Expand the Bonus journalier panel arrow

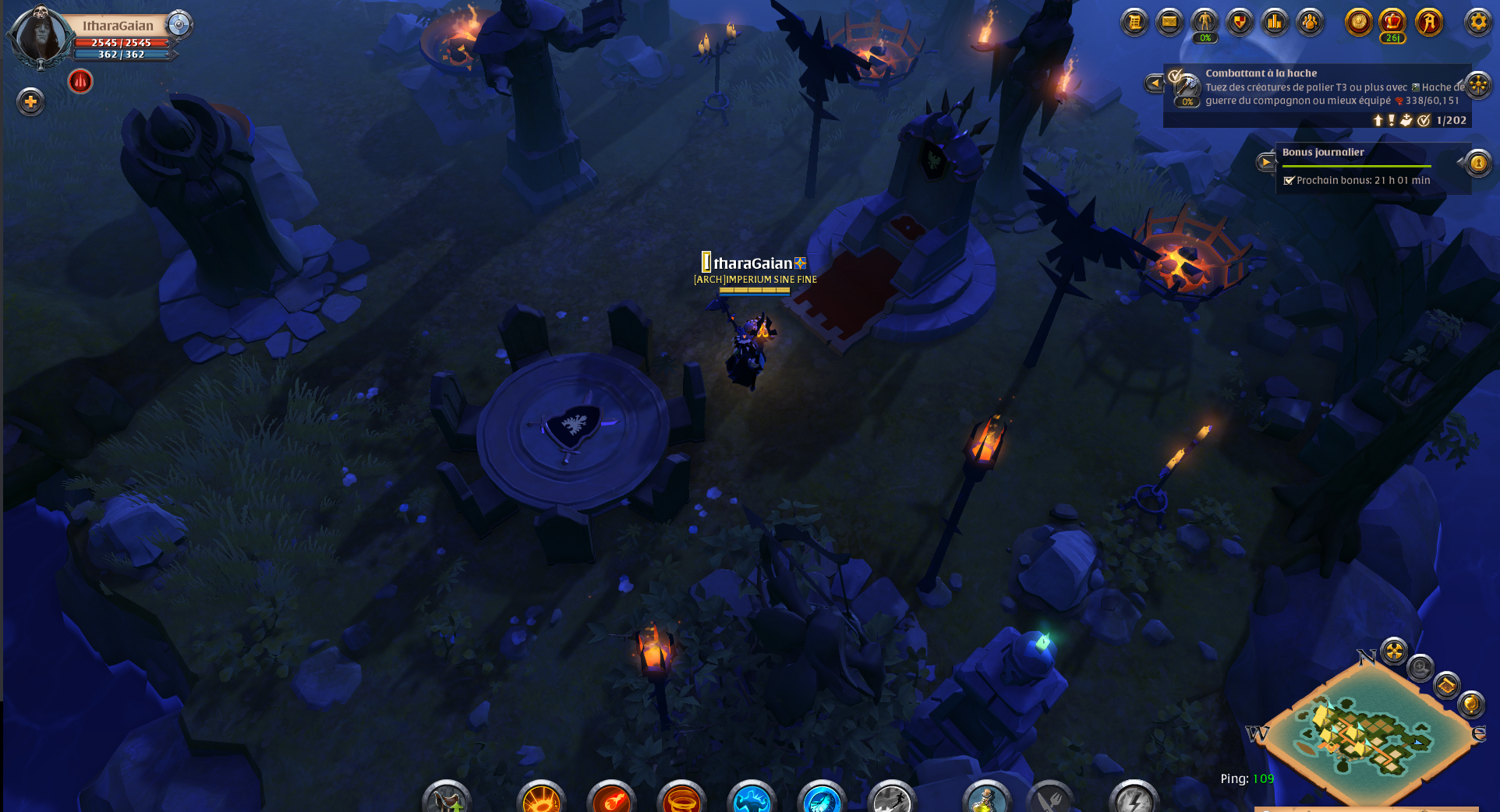tap(1265, 162)
